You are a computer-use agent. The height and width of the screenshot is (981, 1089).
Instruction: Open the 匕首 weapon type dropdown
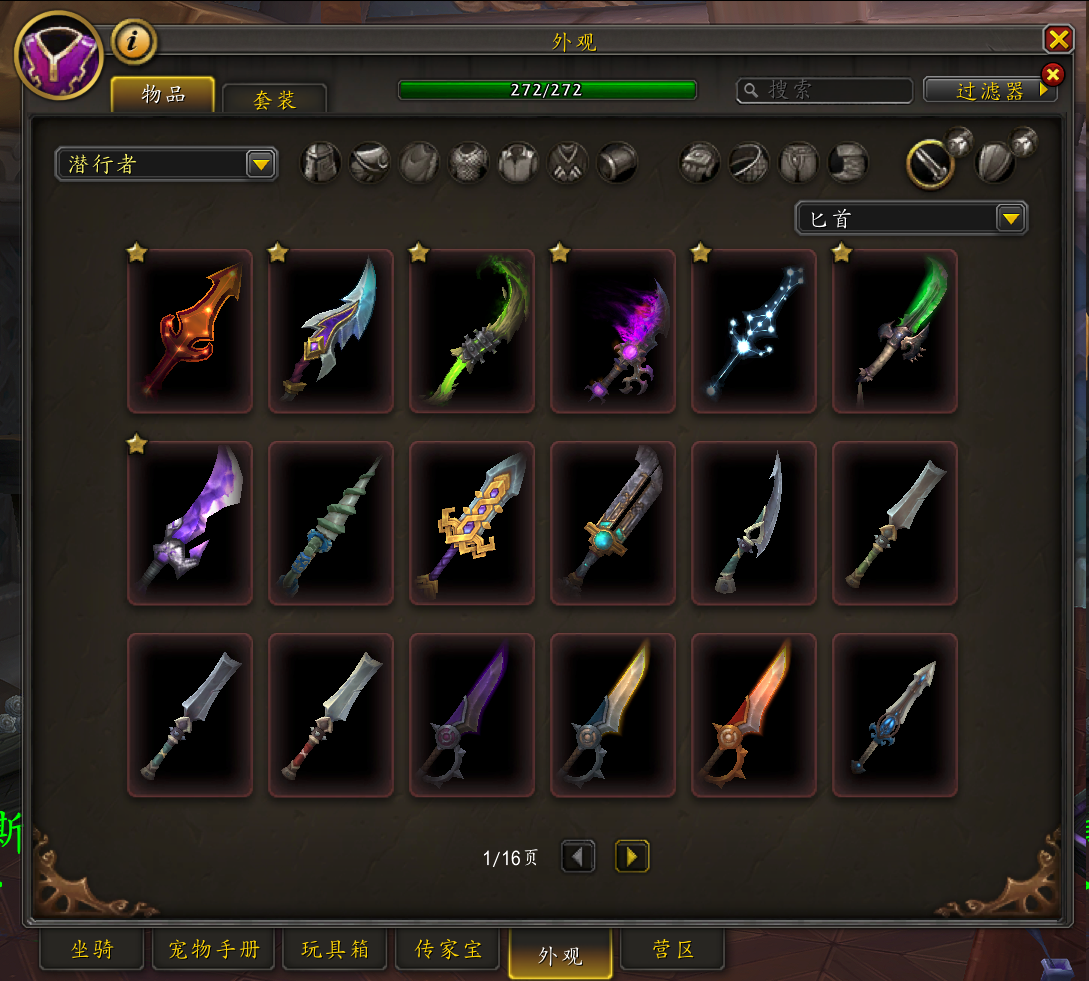911,218
